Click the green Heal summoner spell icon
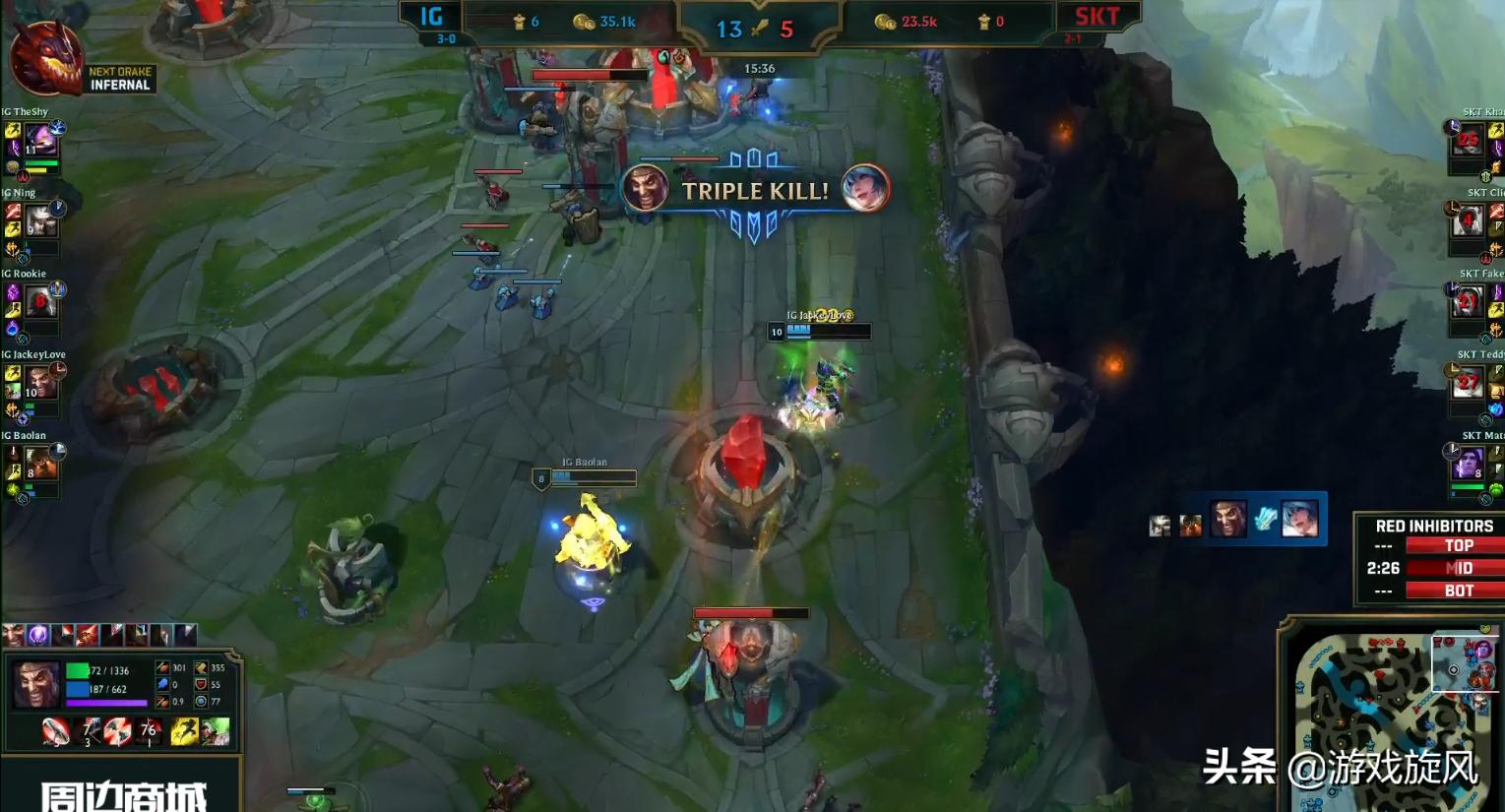 tap(217, 731)
